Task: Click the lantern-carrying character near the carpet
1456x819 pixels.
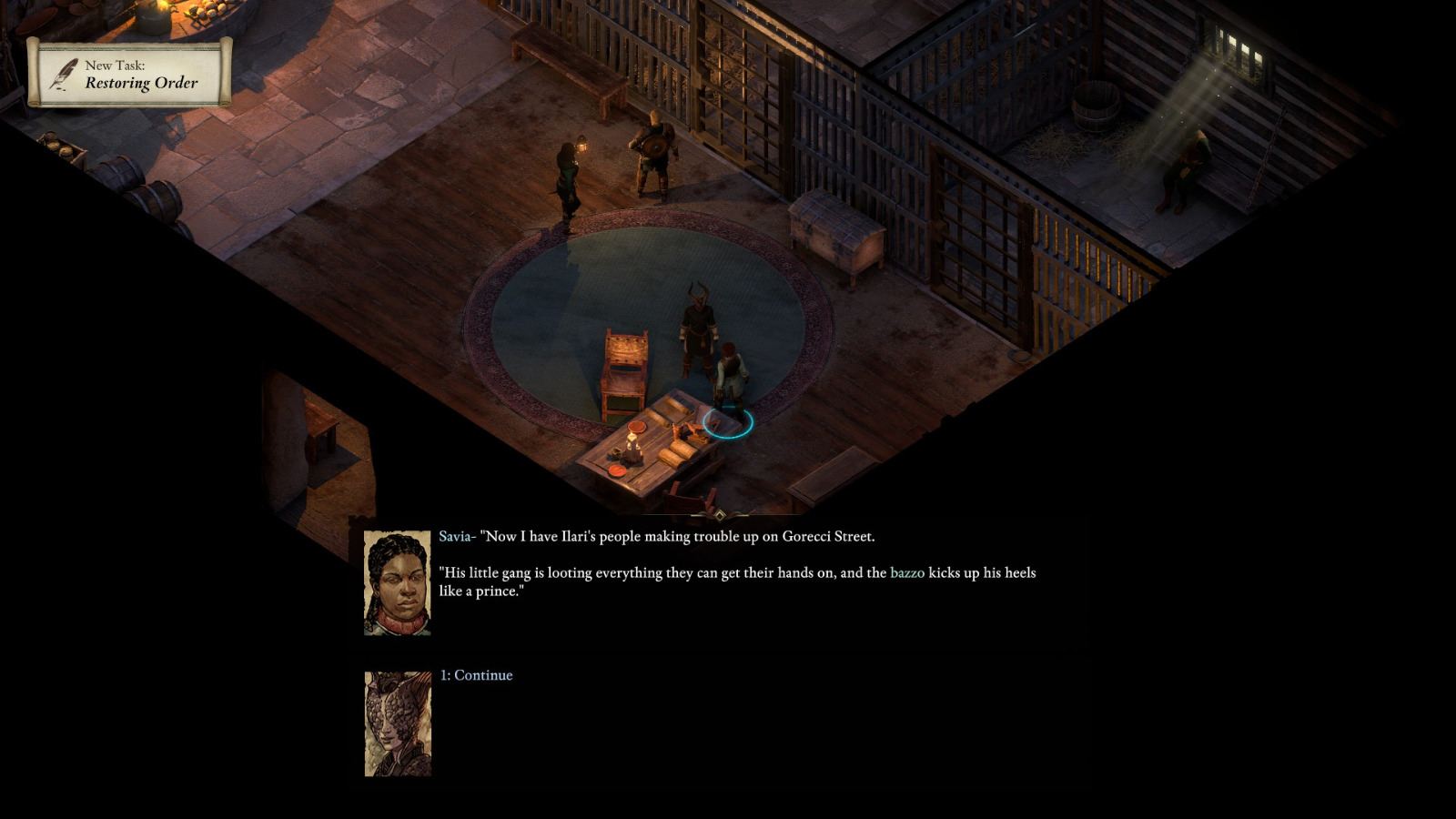Action: [x=569, y=177]
